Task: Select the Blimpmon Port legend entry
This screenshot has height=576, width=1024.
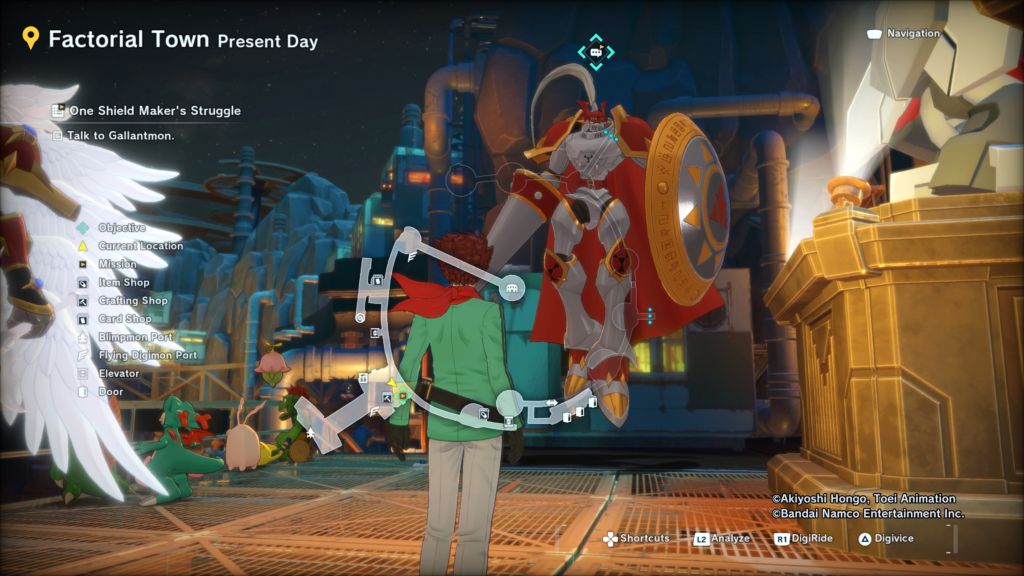Action: click(x=135, y=338)
